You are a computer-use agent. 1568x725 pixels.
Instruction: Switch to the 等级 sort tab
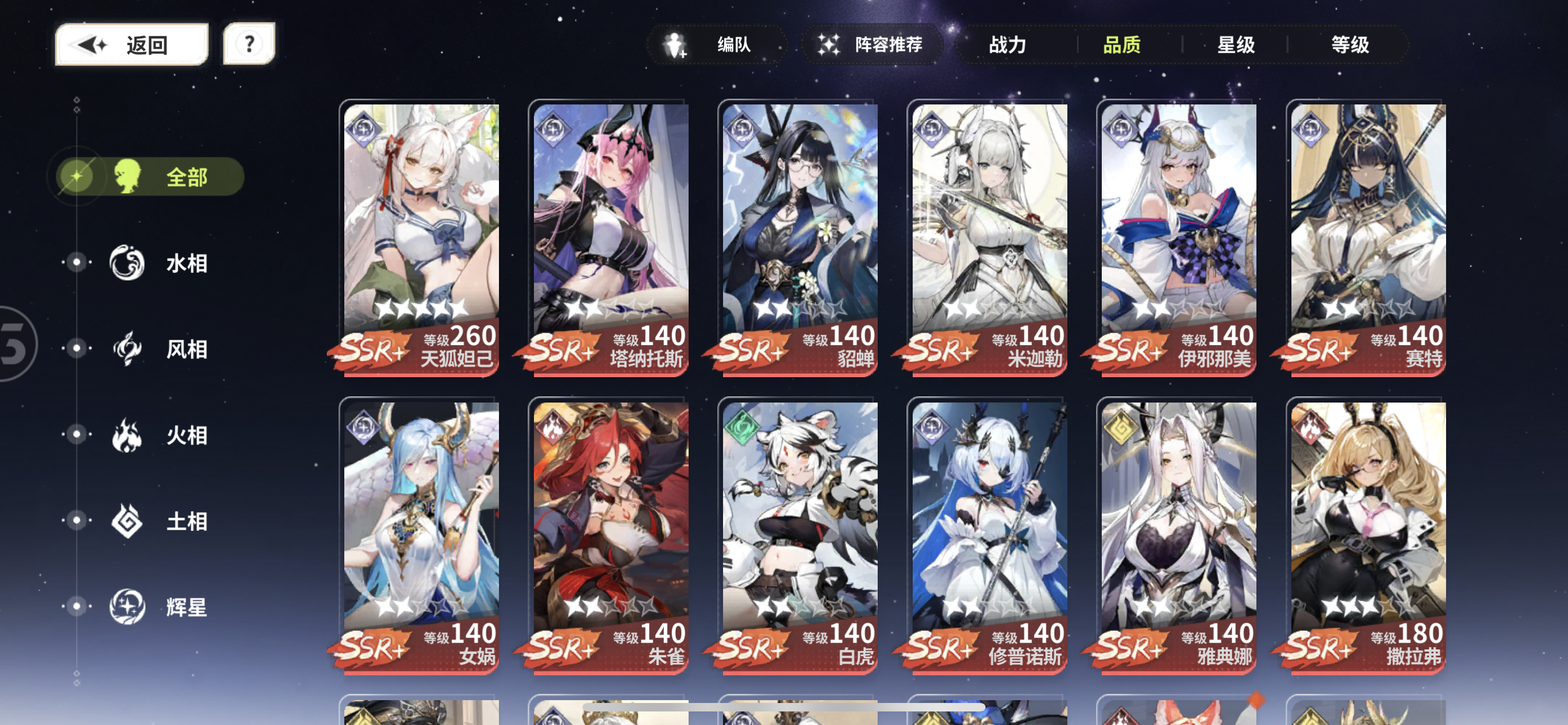pos(1352,45)
